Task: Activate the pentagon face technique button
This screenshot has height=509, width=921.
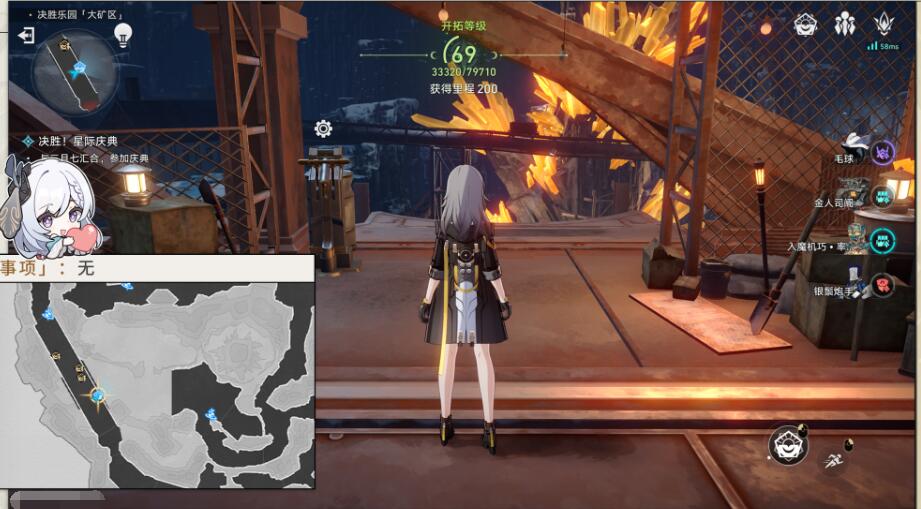Action: coord(788,445)
